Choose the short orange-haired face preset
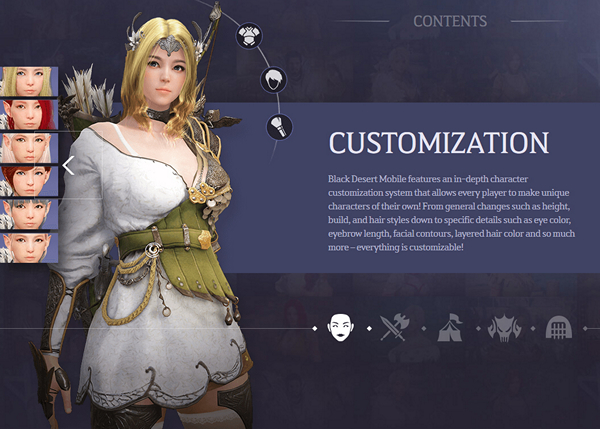Viewport: 600px width, 429px height. 28,181
